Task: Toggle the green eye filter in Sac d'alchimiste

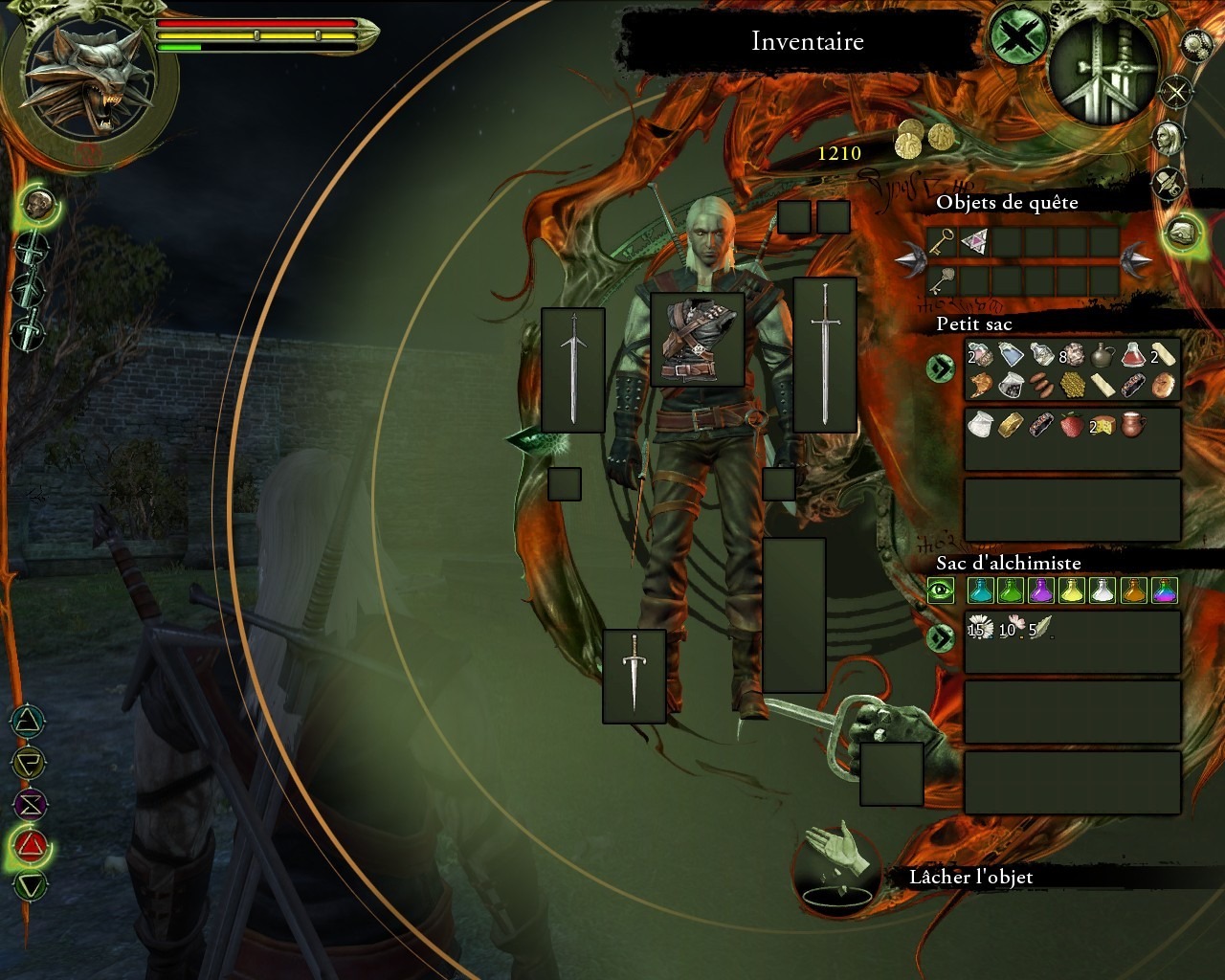Action: point(941,590)
